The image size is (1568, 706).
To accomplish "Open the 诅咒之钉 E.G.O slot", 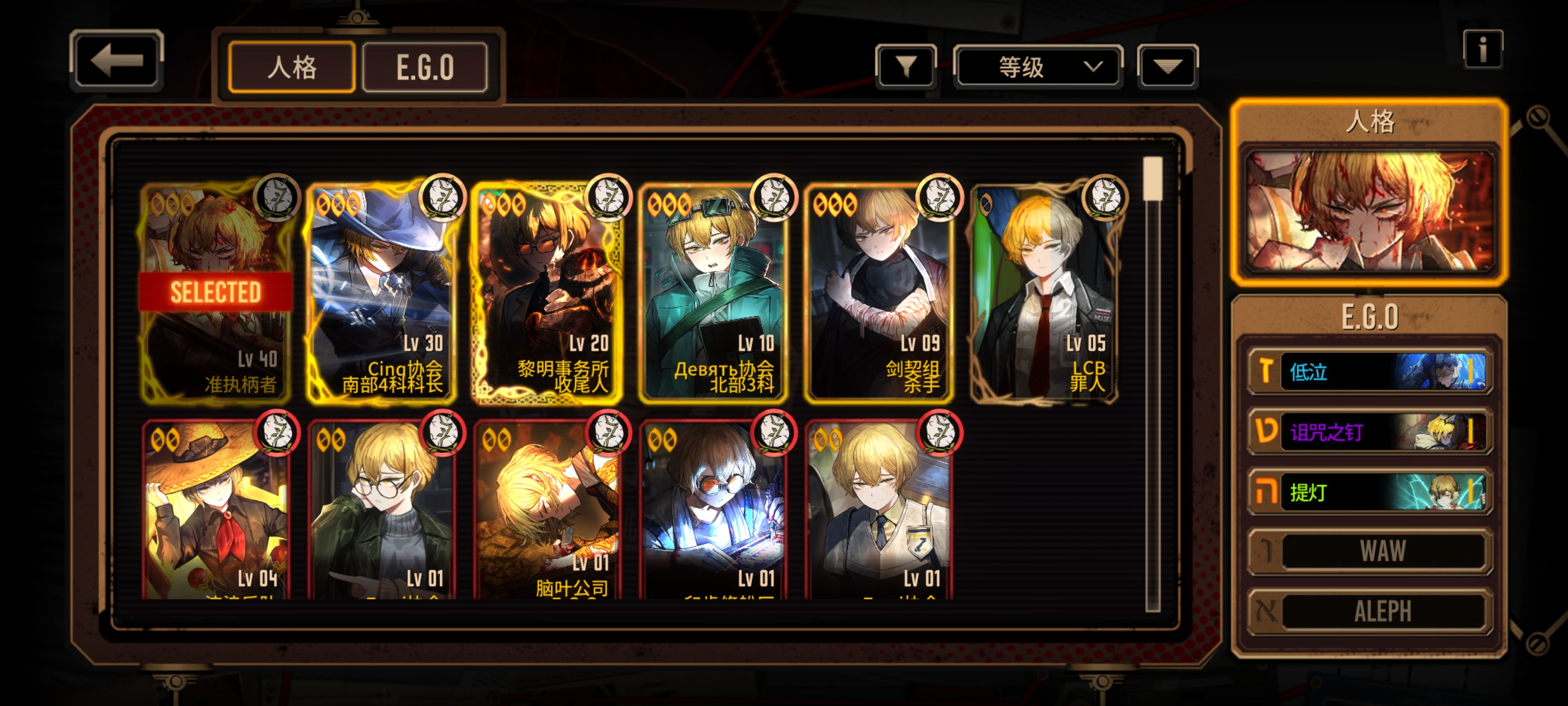I will 1369,432.
